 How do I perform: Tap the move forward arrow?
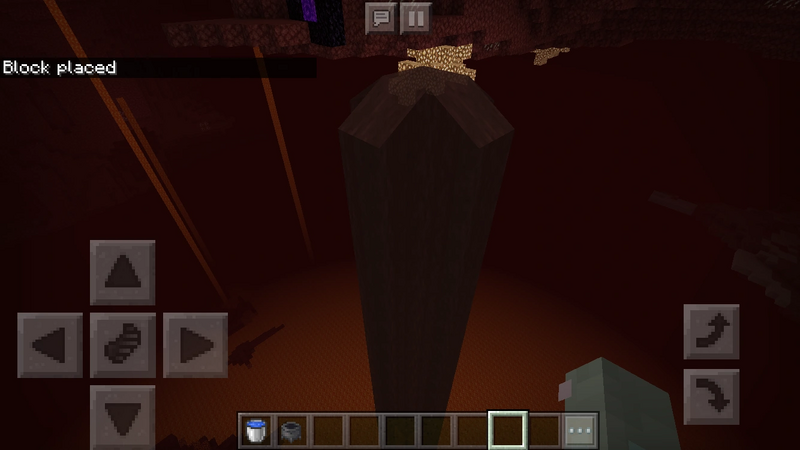tap(123, 272)
